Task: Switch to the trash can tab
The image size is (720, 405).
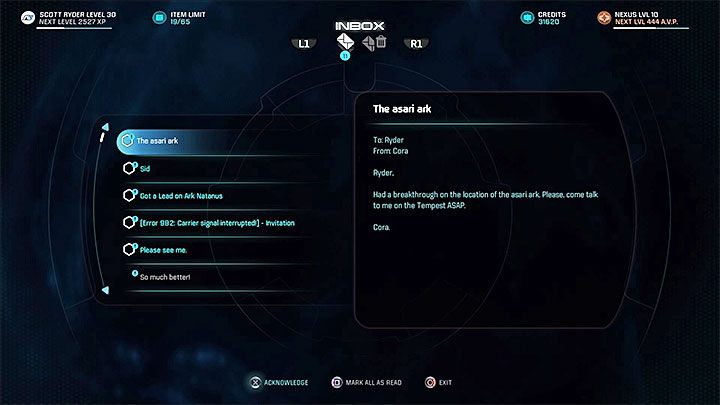Action: point(381,42)
